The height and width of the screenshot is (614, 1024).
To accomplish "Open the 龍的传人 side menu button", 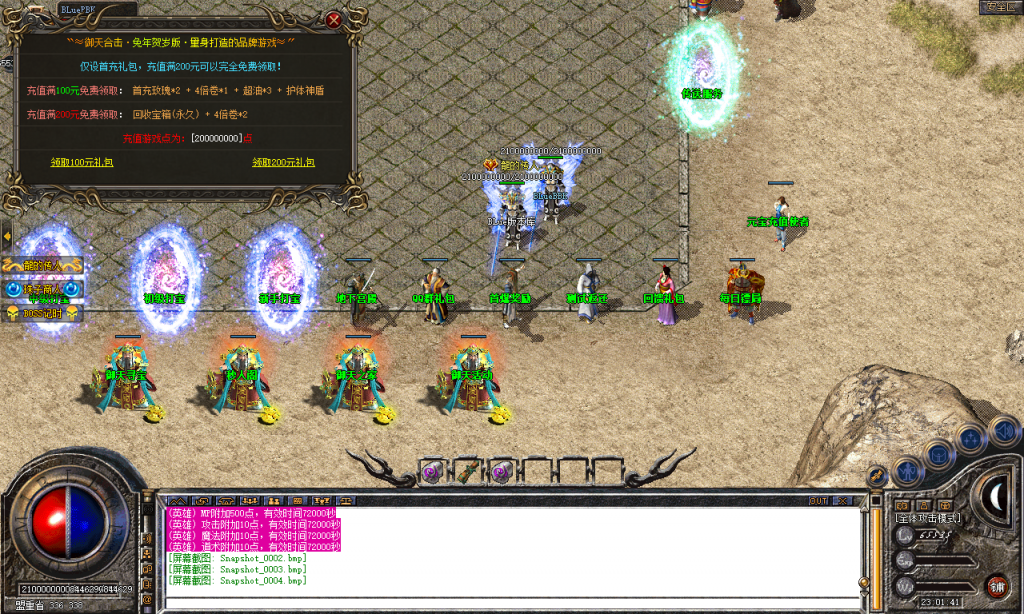I will [x=42, y=266].
